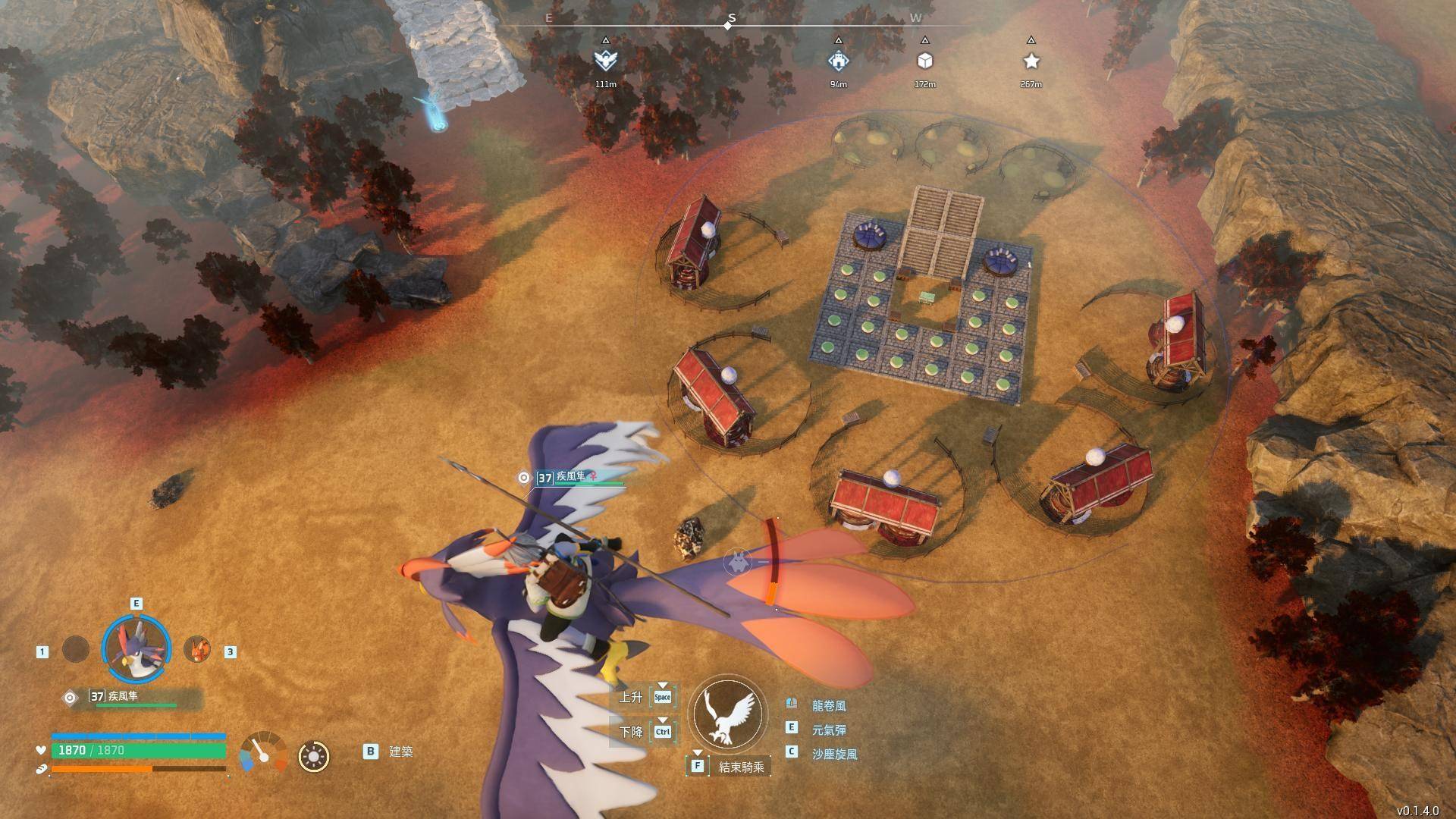Click the sun time-of-day indicator
Screen dimensions: 1456x819
coord(314,756)
